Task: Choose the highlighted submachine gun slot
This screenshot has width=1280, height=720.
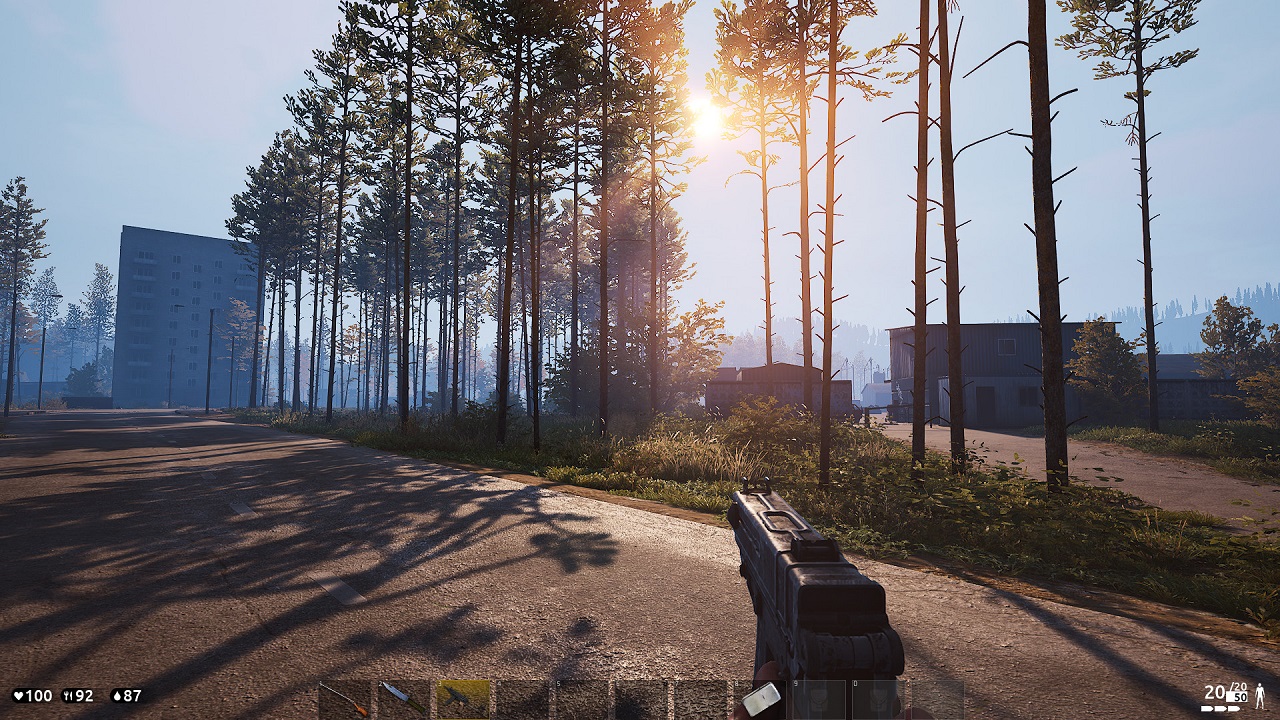Action: (x=463, y=698)
